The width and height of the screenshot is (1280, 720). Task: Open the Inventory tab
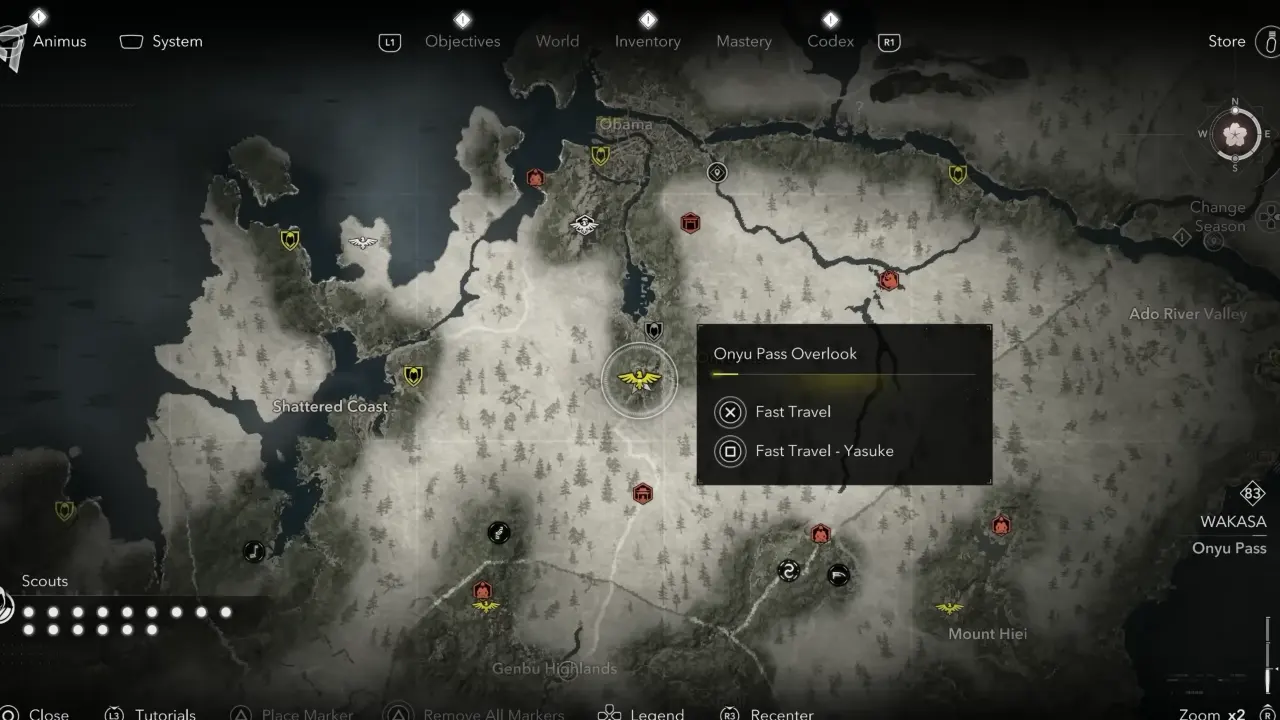pyautogui.click(x=647, y=41)
